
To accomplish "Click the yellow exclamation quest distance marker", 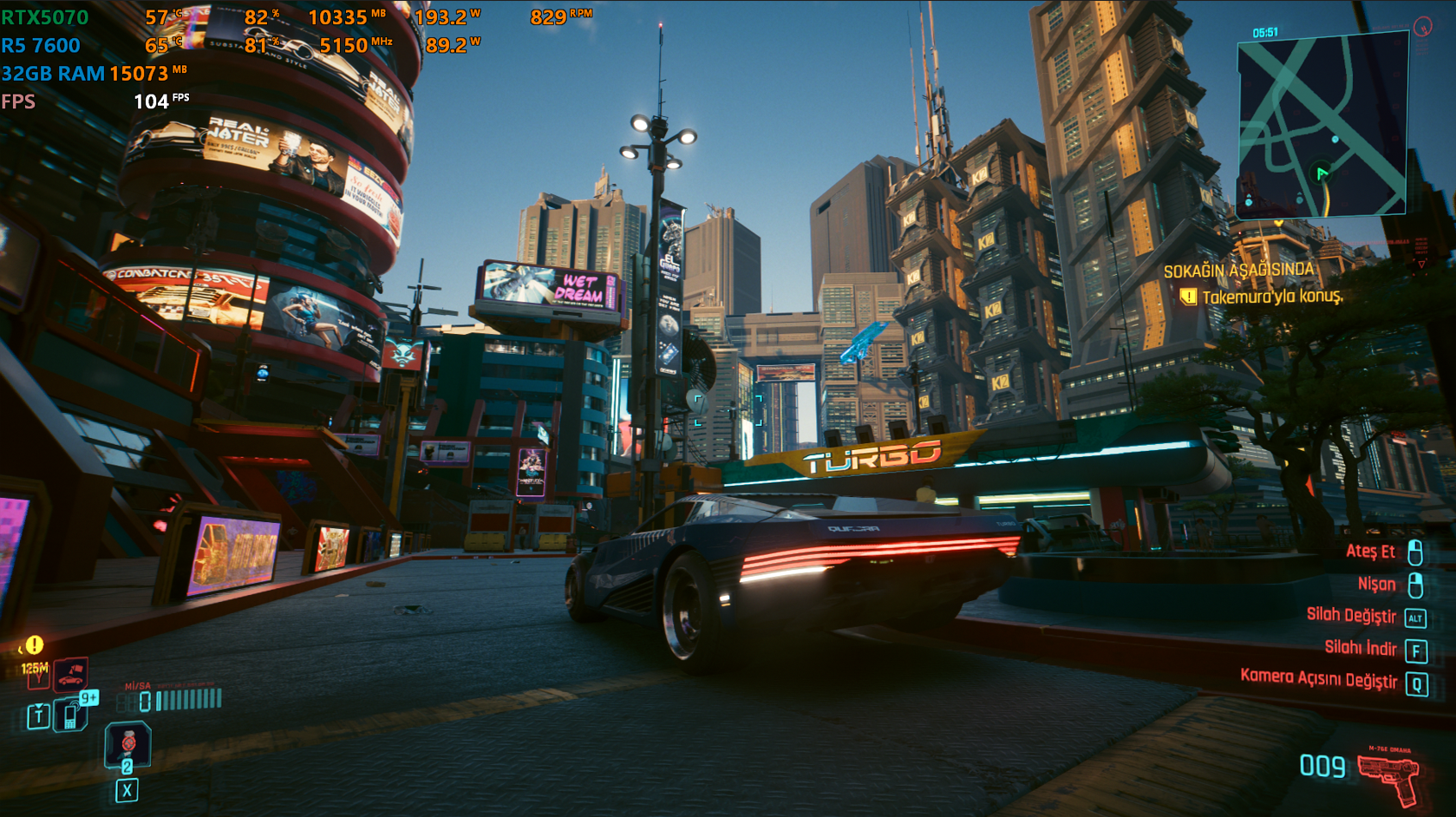I will click(x=34, y=645).
